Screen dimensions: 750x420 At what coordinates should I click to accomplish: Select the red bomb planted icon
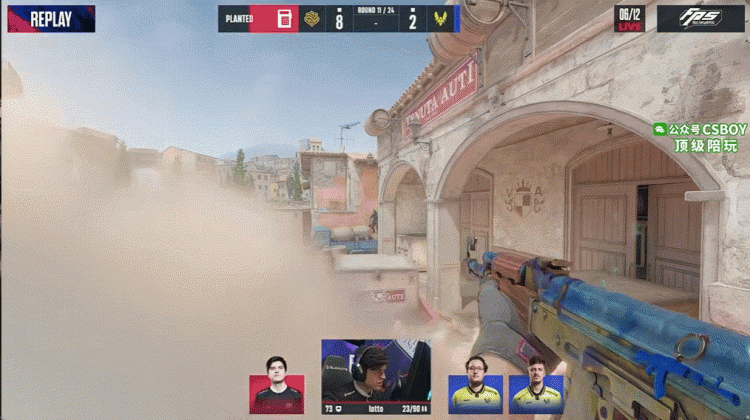click(x=284, y=19)
